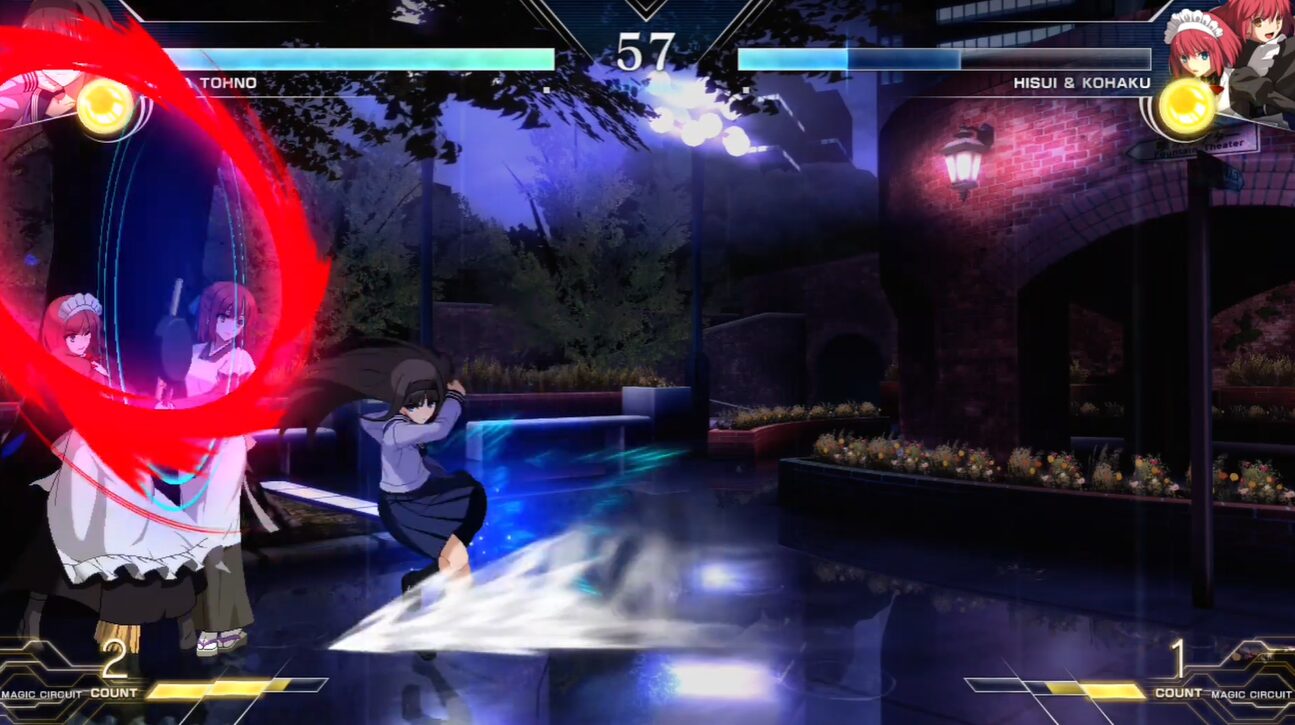This screenshot has width=1295, height=725.
Task: Select the left player's yellow moon icon
Action: [x=105, y=105]
